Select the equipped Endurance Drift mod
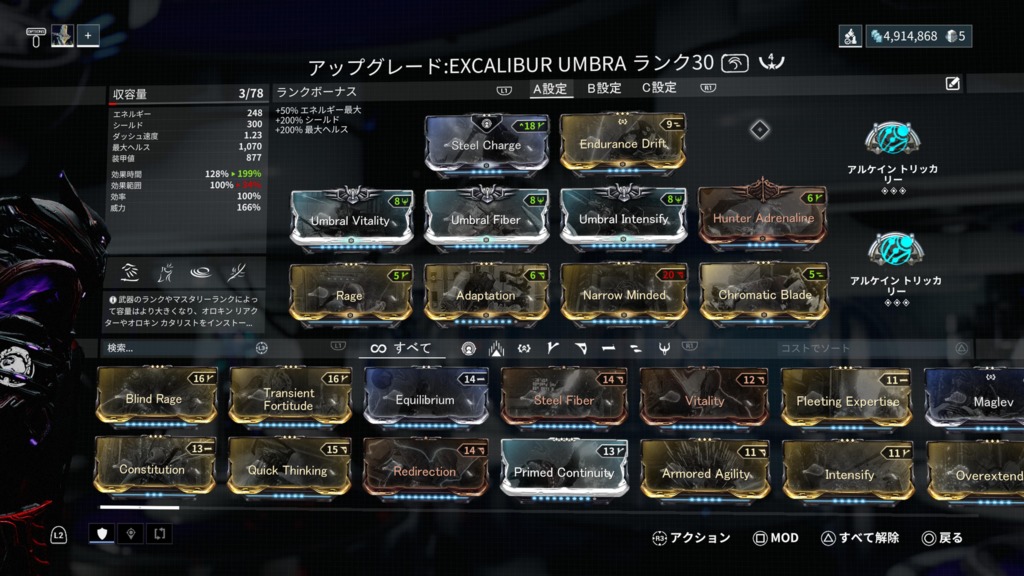The width and height of the screenshot is (1024, 576). pyautogui.click(x=622, y=145)
